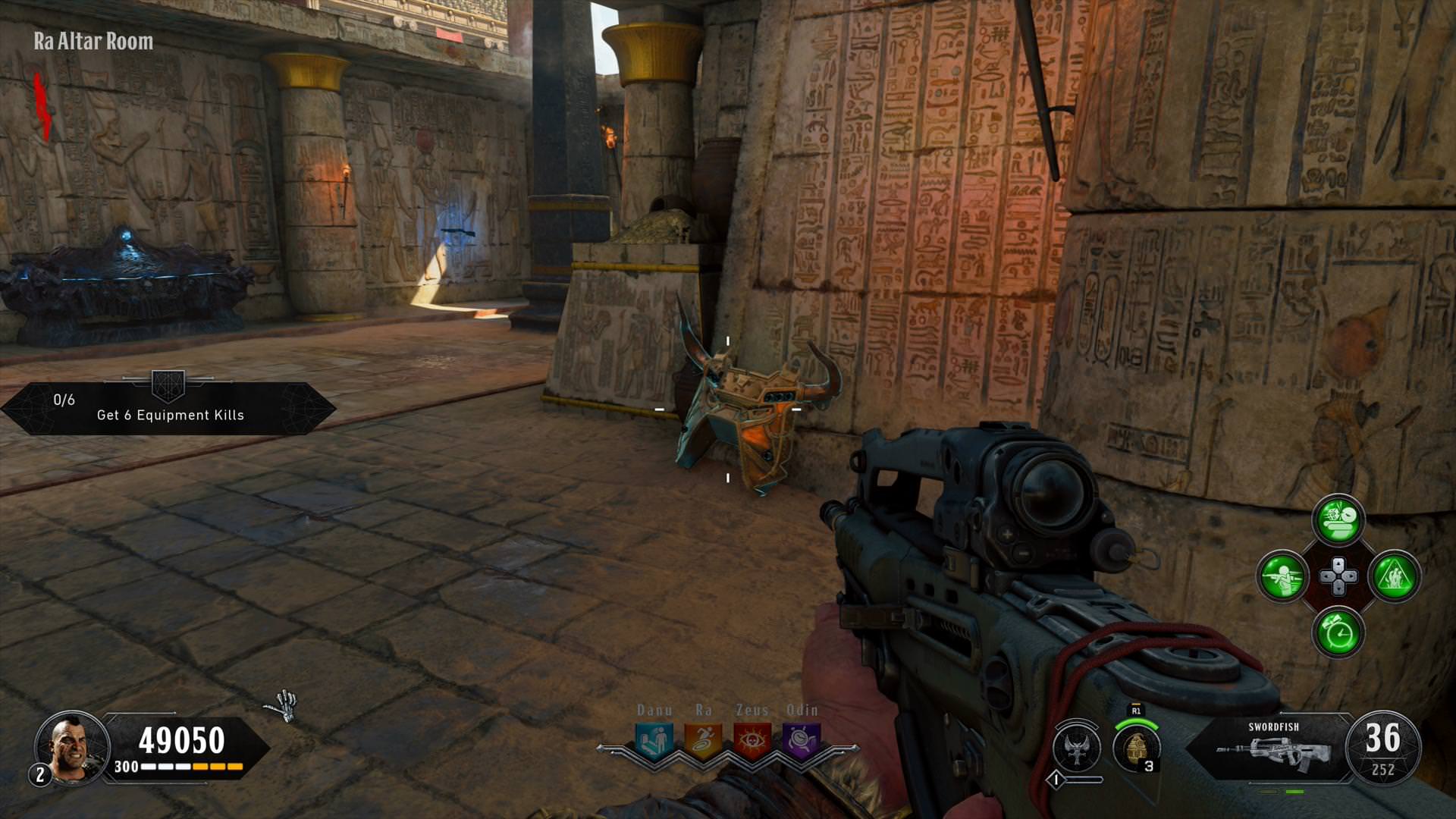The image size is (1456, 819).
Task: Select the Swordfish weapon panel
Action: coord(1274,747)
